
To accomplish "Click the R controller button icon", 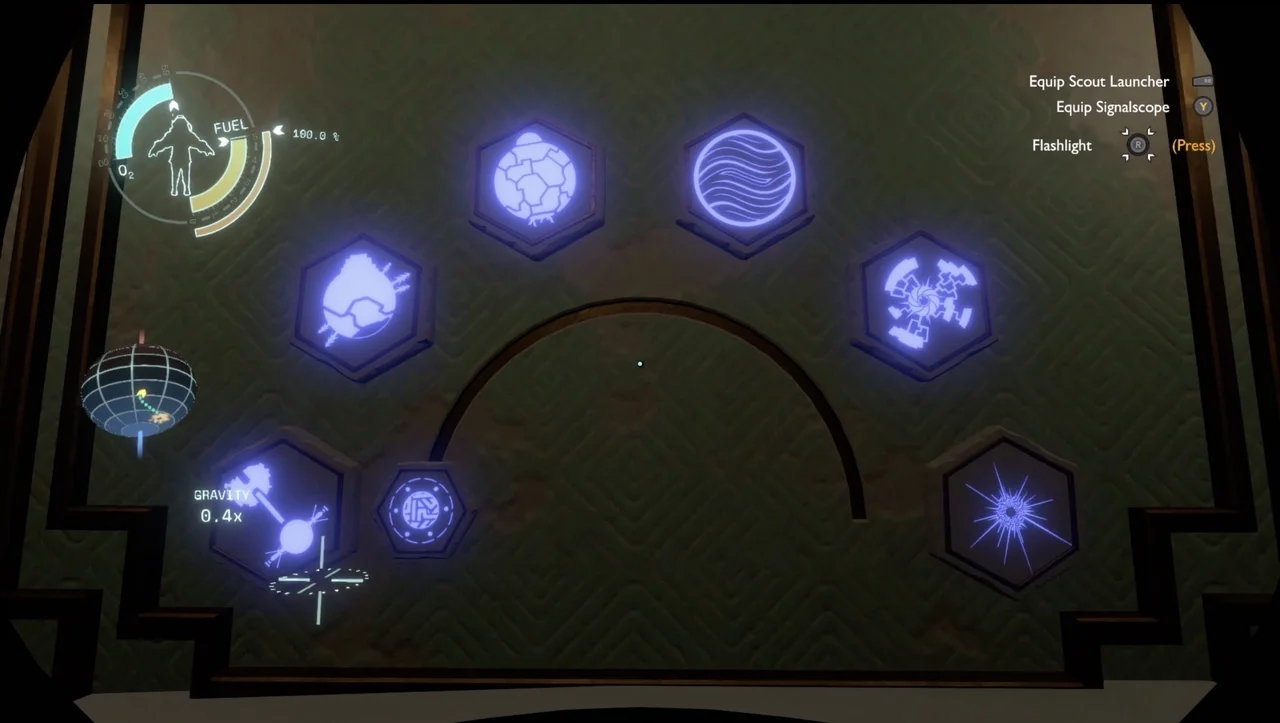I will point(1137,145).
